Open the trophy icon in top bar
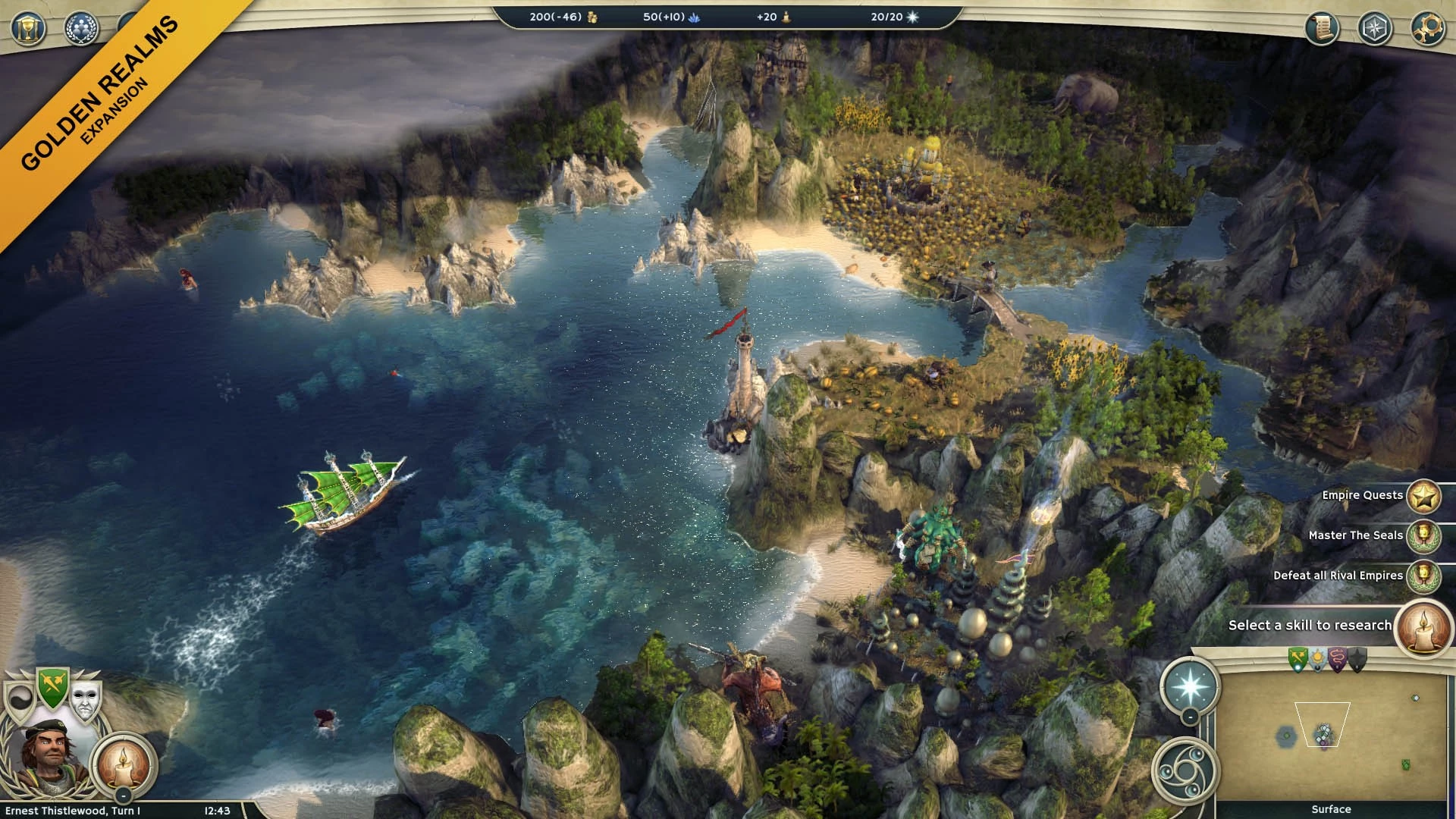The image size is (1456, 819). pos(28,29)
